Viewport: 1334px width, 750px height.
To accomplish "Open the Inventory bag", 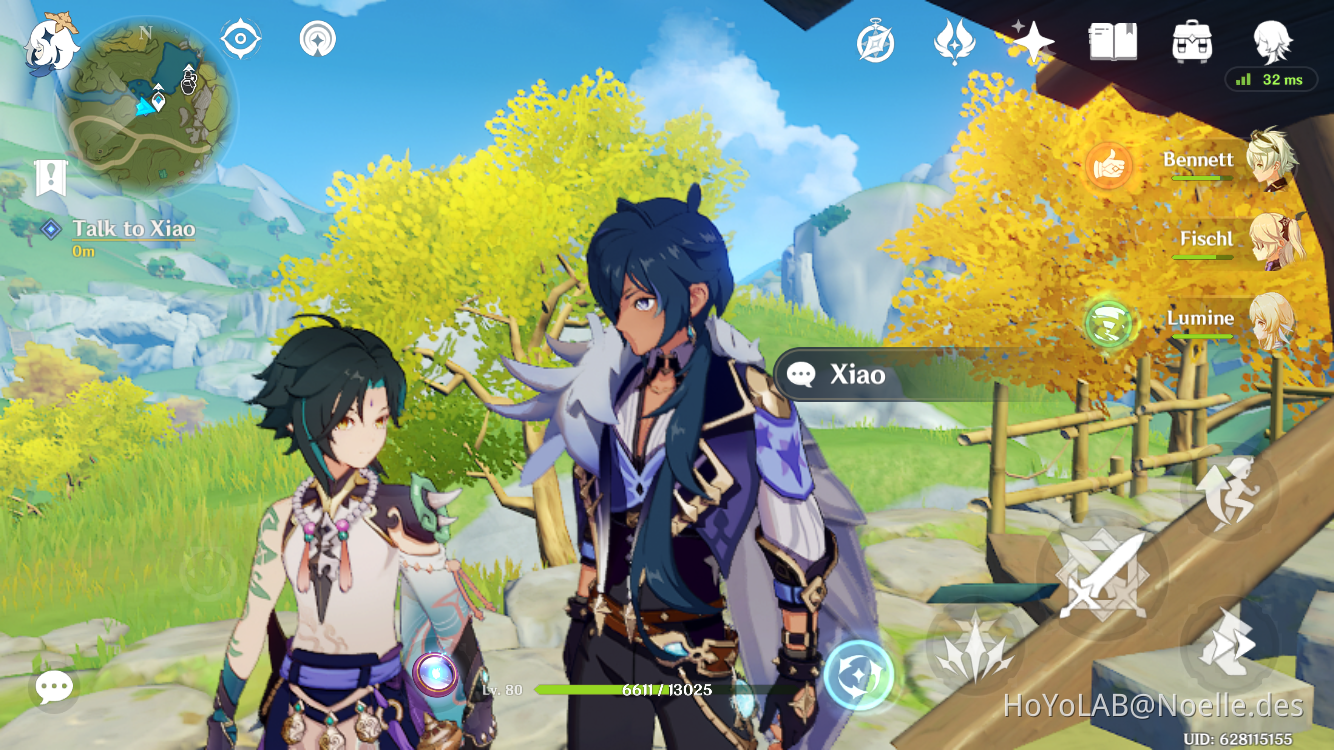I will tap(1190, 42).
